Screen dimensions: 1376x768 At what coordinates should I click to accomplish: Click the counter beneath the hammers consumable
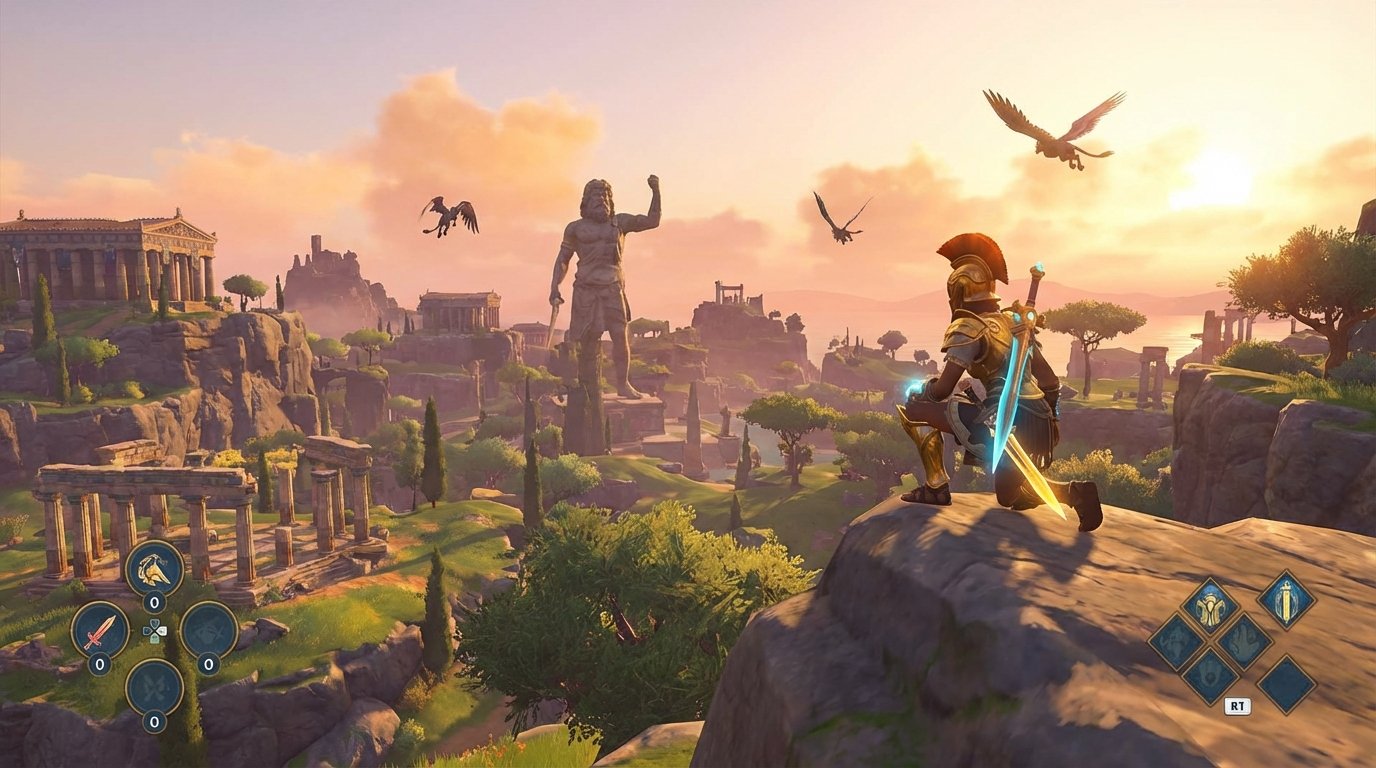click(x=154, y=722)
